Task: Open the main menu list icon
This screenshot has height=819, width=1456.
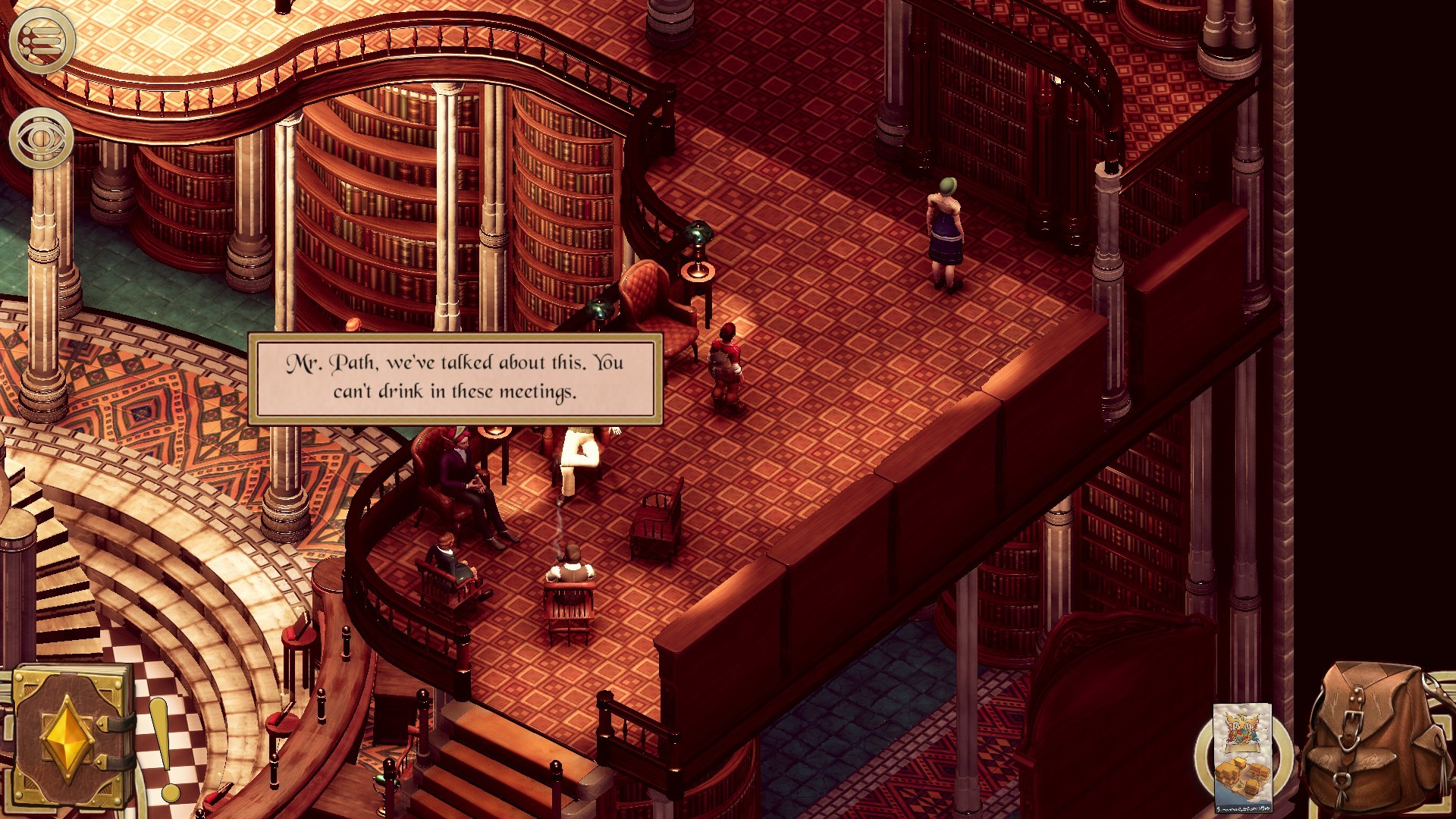Action: [42, 42]
